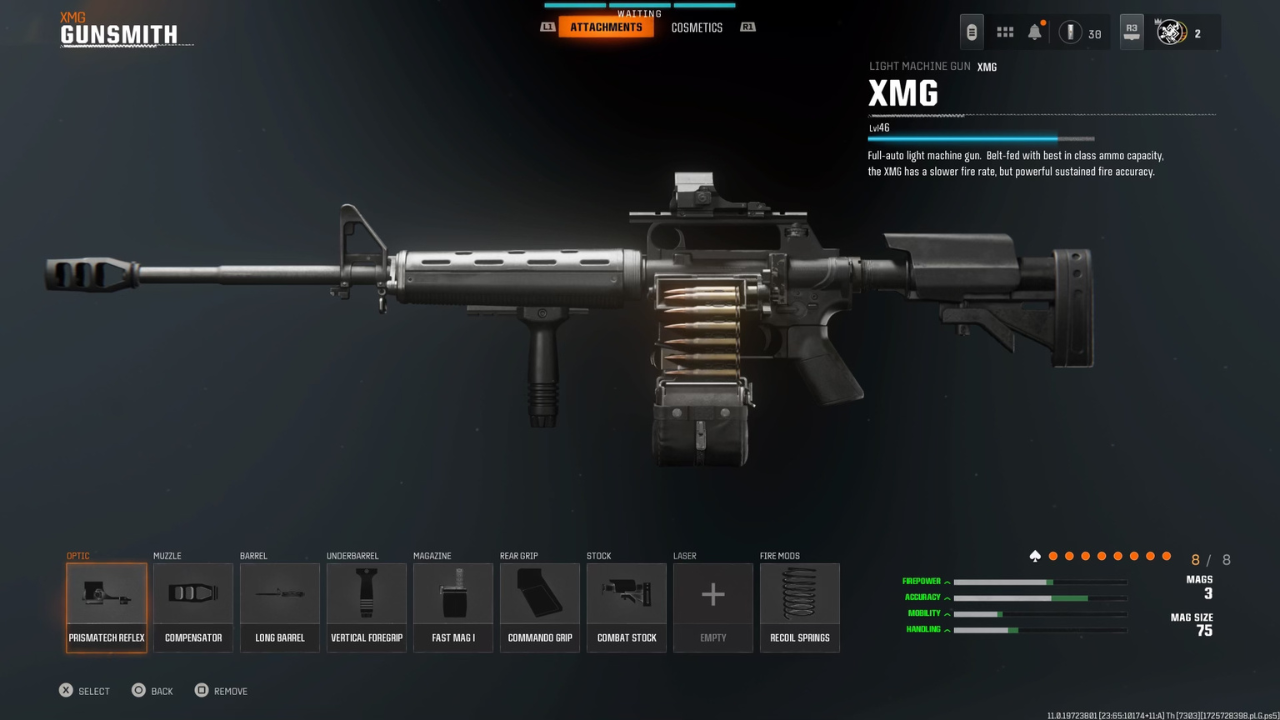Viewport: 1280px width, 720px height.
Task: Open the Compensator muzzle slot
Action: point(193,605)
